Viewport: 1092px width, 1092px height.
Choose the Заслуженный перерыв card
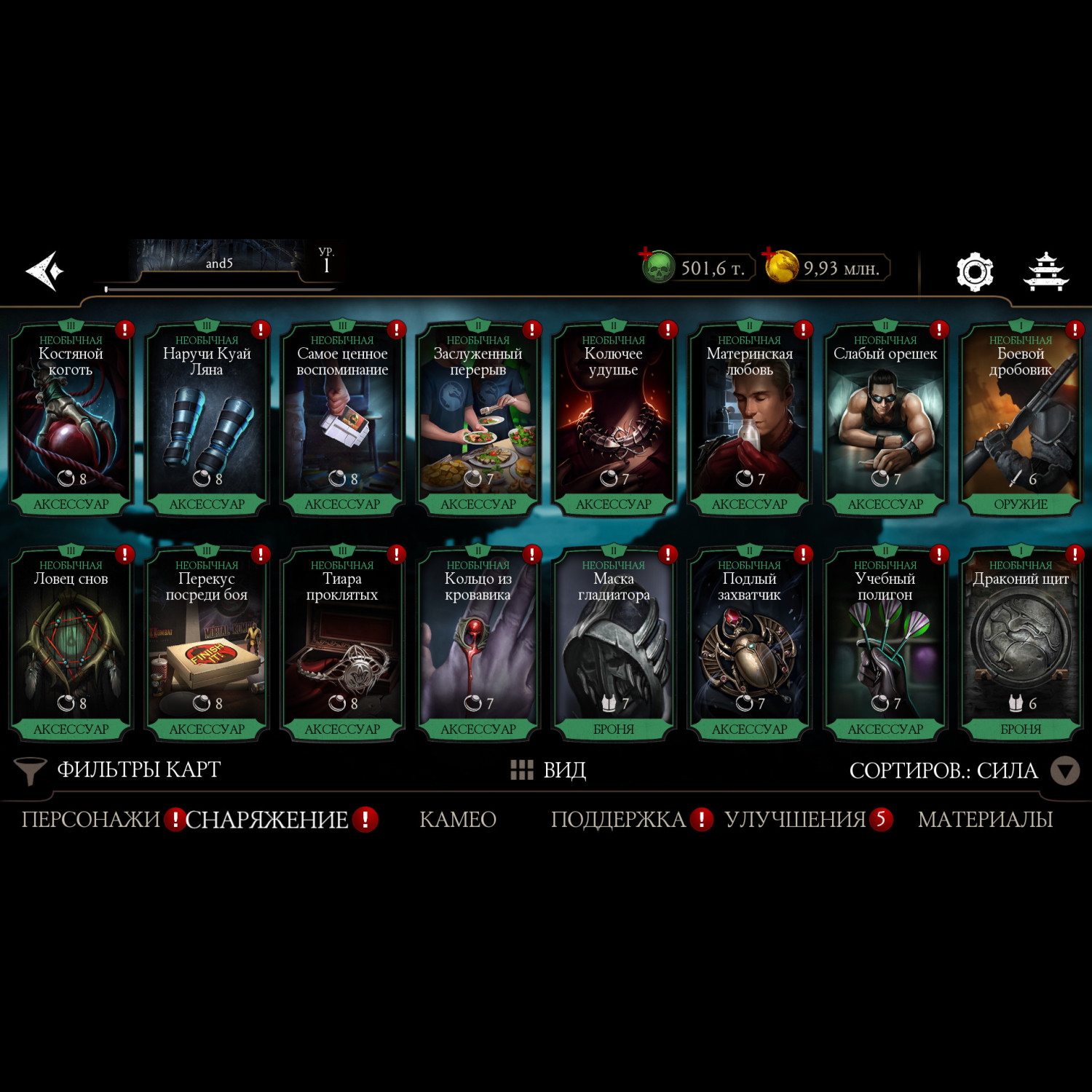[x=478, y=420]
